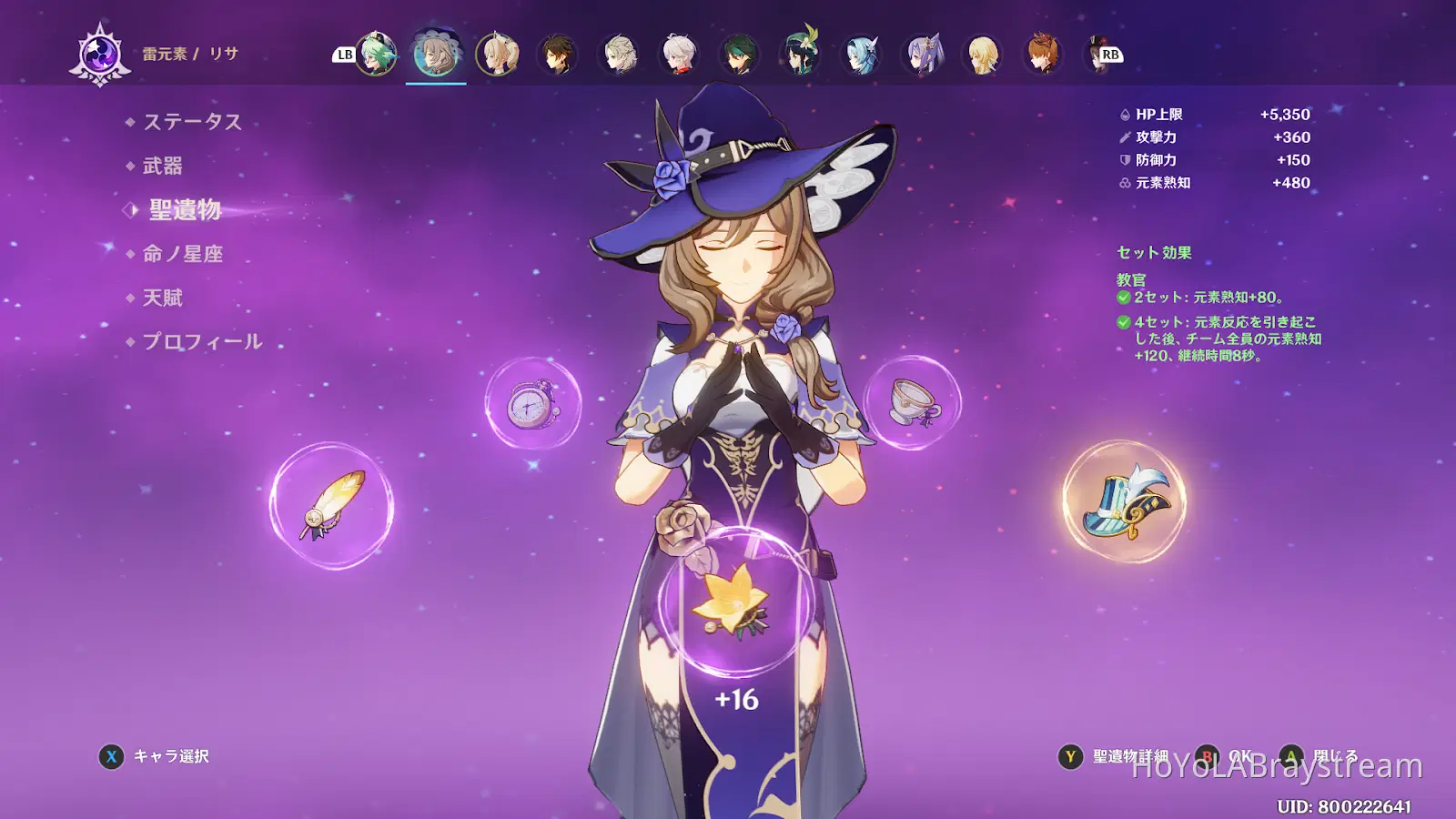Switch to Zhongli's character portrait
Viewport: 1456px width, 819px height.
(x=558, y=55)
